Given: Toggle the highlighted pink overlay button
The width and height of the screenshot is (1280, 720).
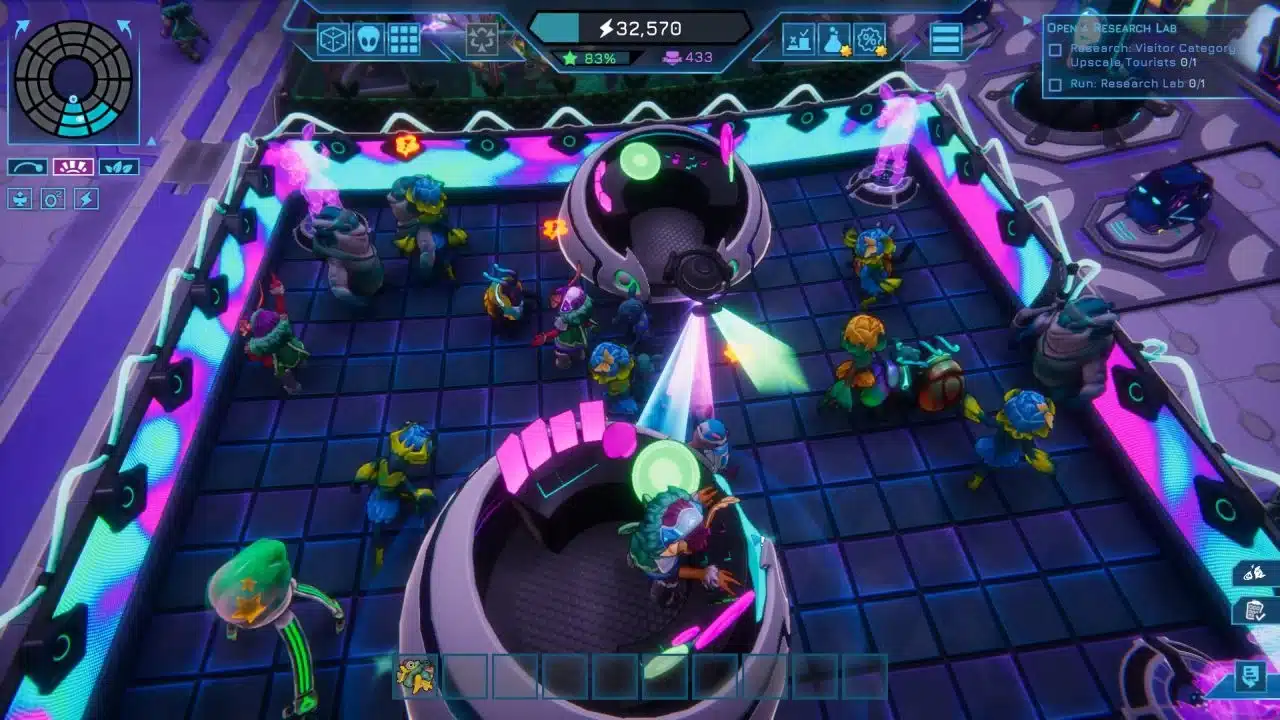Looking at the screenshot, I should (x=73, y=167).
